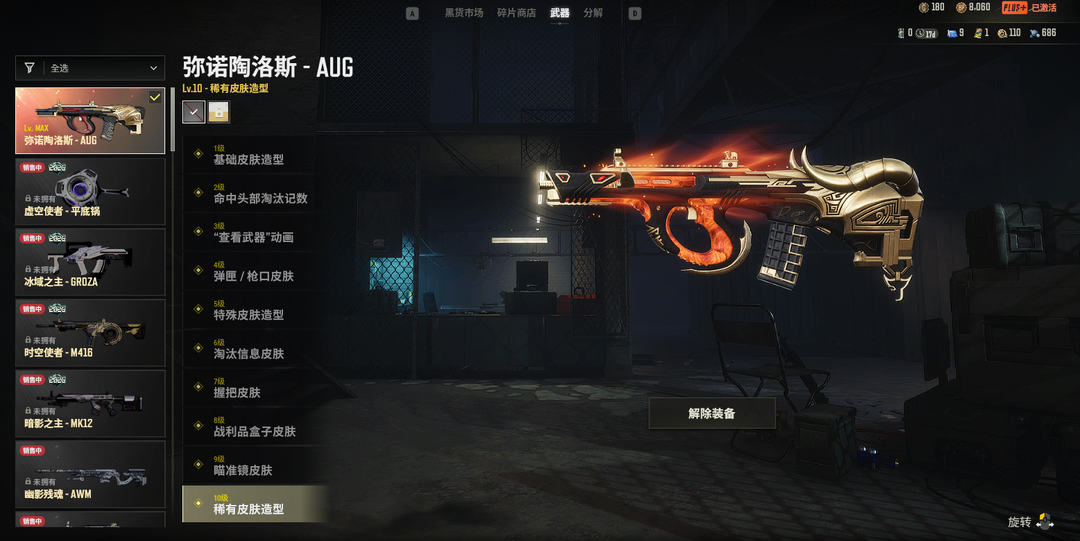Open level 5 特殊皮肤造型

pos(250,311)
